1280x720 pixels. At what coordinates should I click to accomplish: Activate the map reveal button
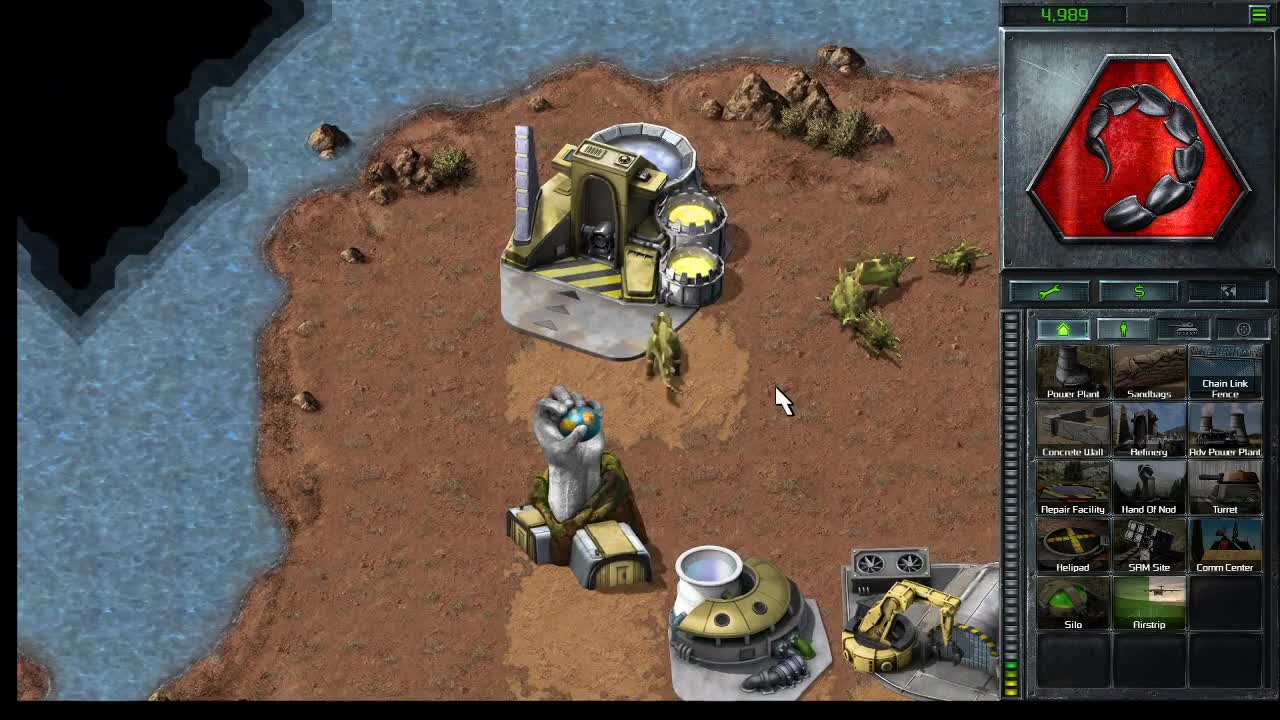(x=1228, y=291)
